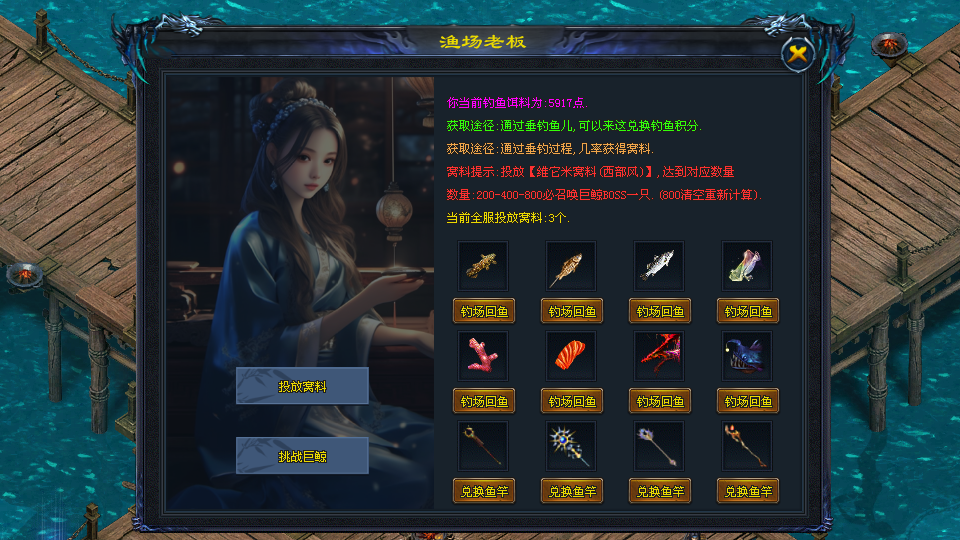Select the green-pink squid item slot
Image resolution: width=960 pixels, height=540 pixels.
tap(748, 265)
